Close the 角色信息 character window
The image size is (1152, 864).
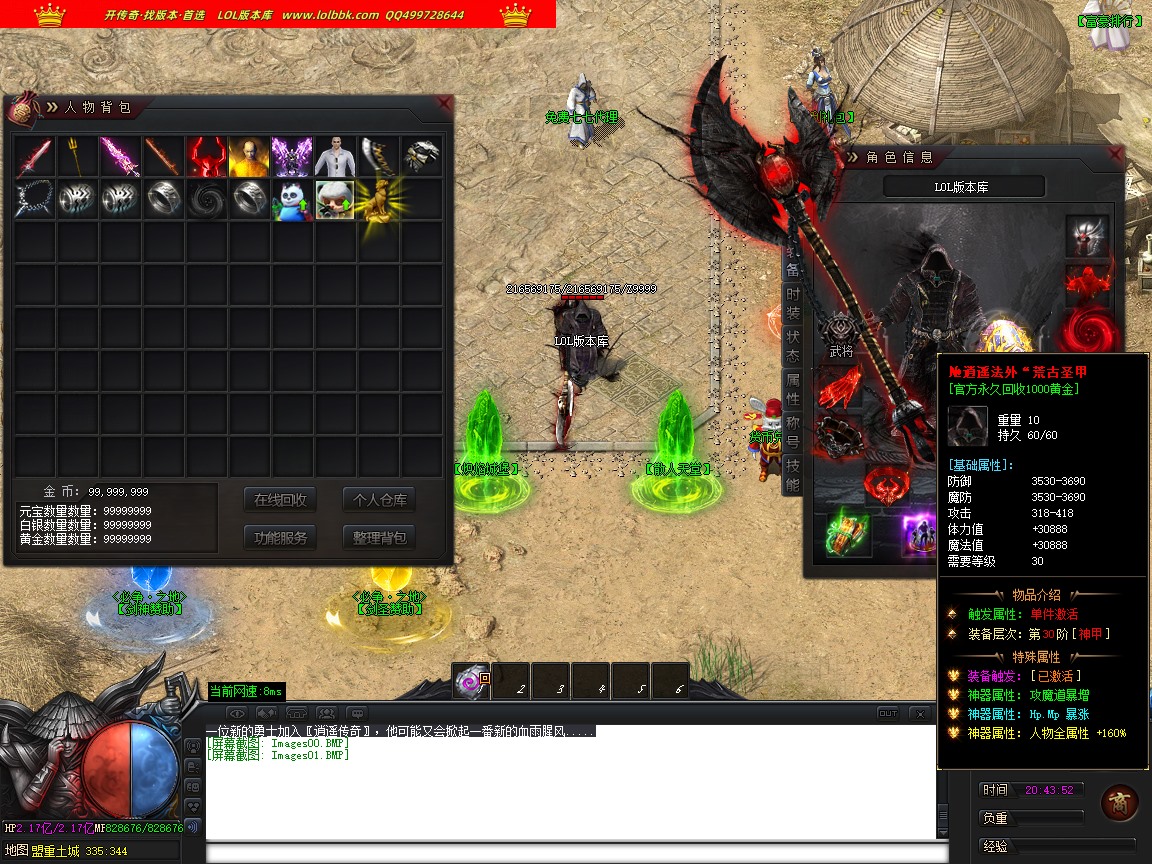click(1116, 155)
